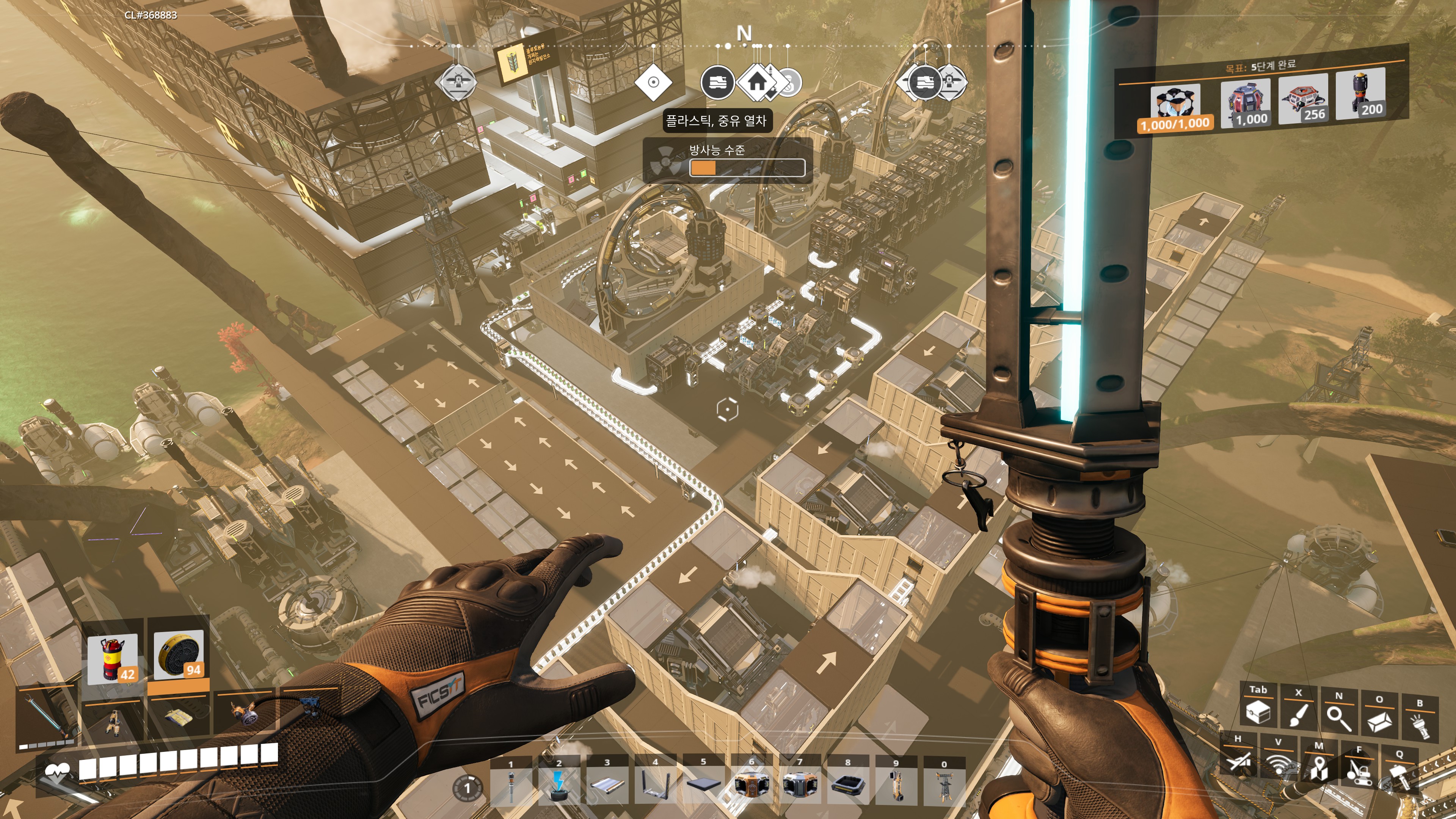Screen dimensions: 1456x819
Task: Select the orange splitter in hotbar slot 6
Action: (x=752, y=784)
